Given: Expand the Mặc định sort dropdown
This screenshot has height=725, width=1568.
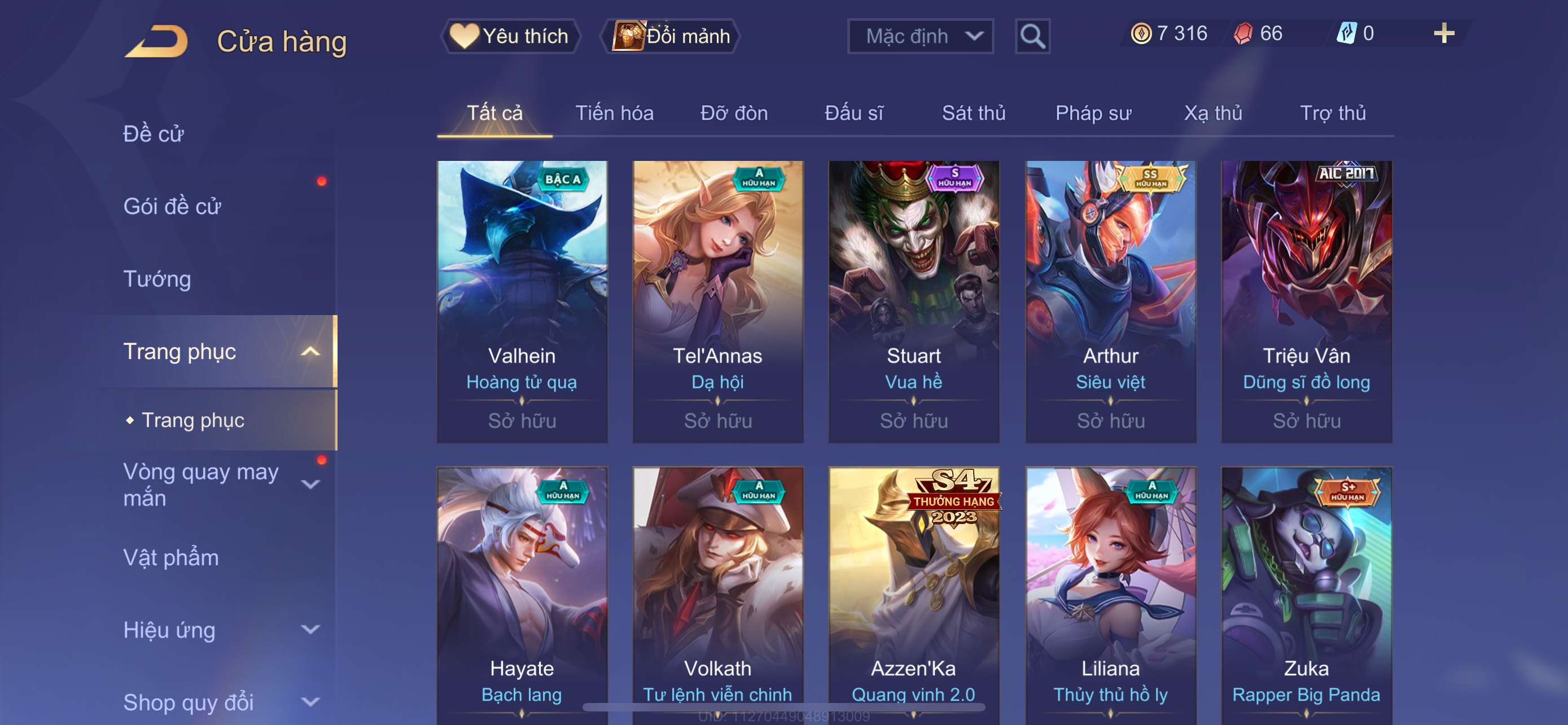Looking at the screenshot, I should (x=919, y=37).
